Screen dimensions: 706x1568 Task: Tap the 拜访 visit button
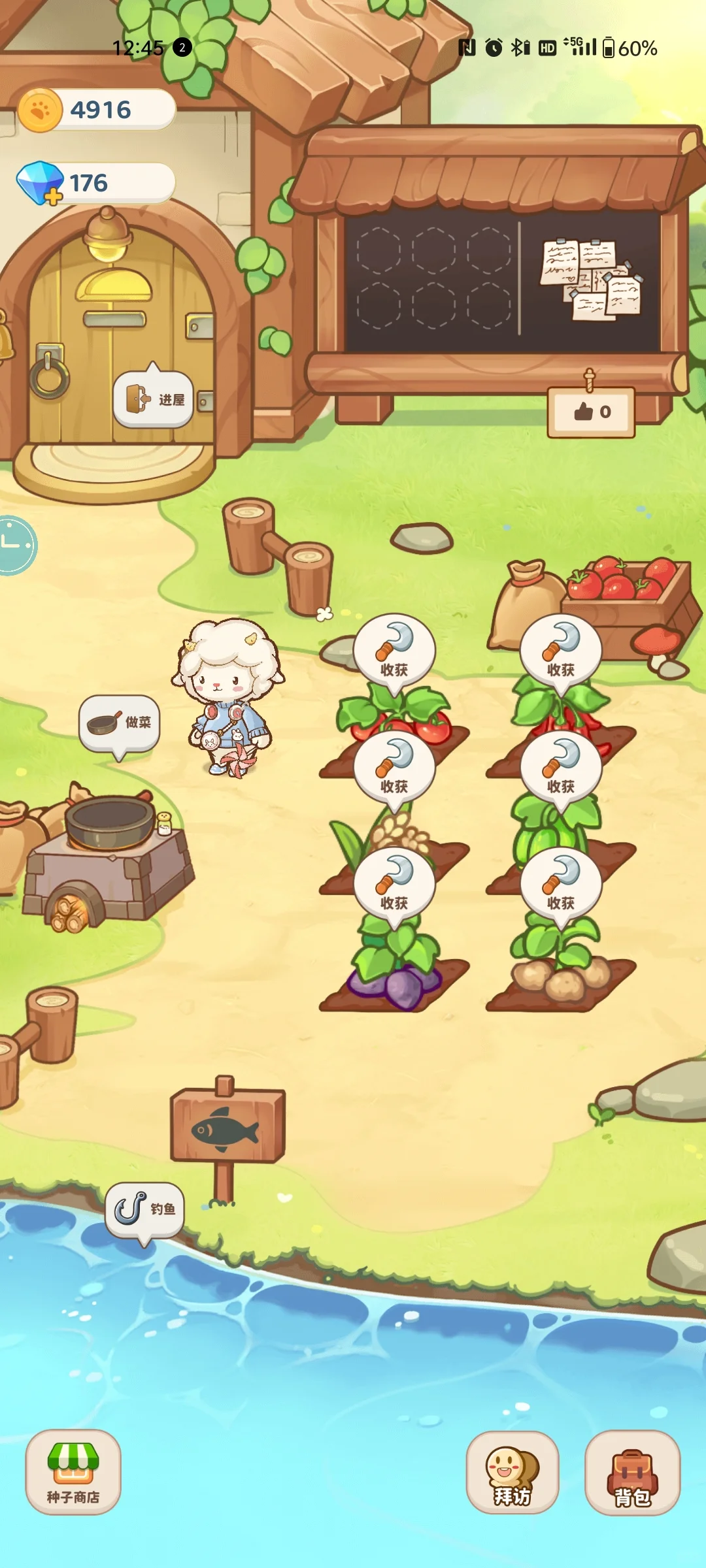pyautogui.click(x=513, y=1473)
